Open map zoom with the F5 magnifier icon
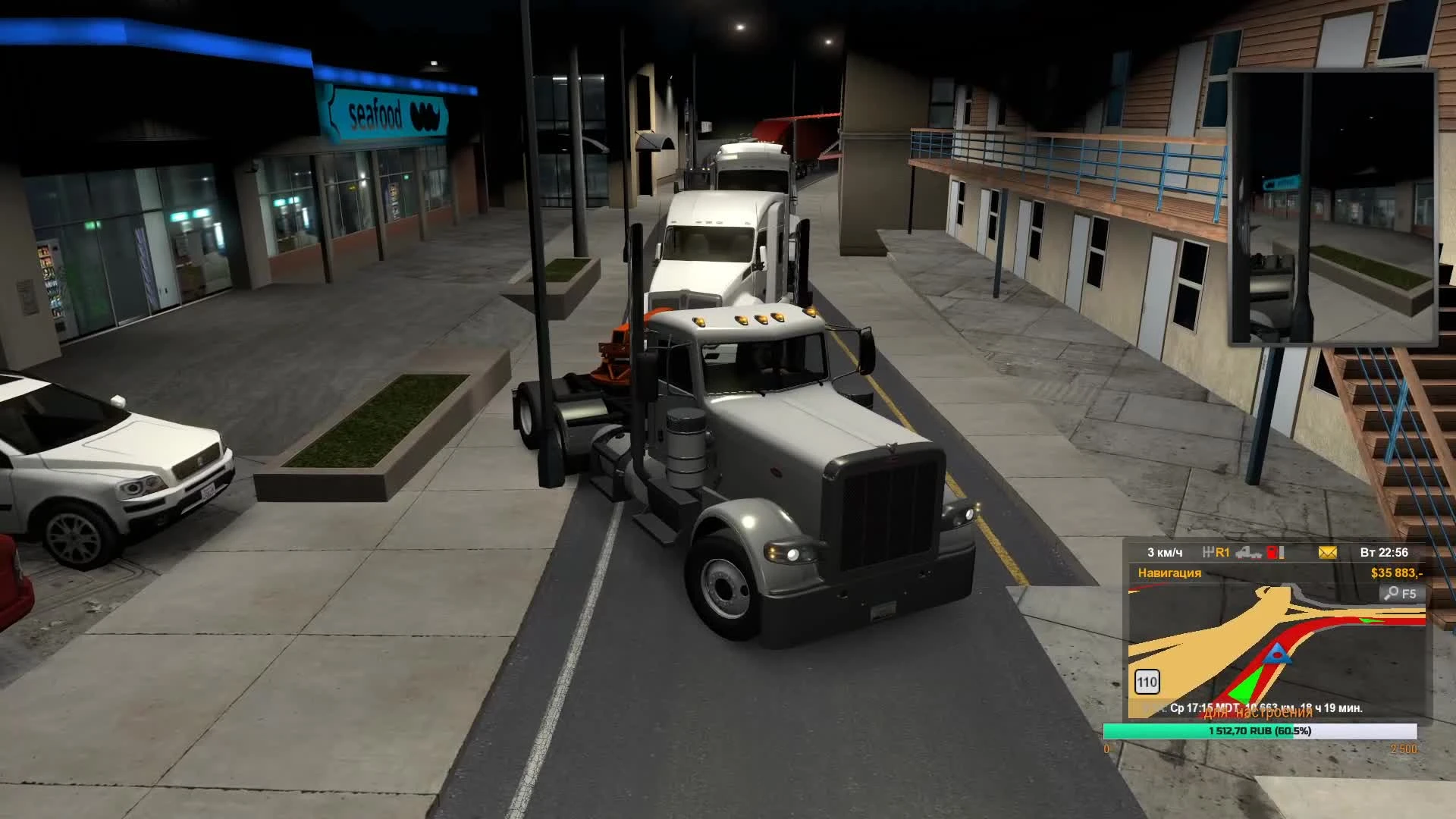 pyautogui.click(x=1401, y=594)
